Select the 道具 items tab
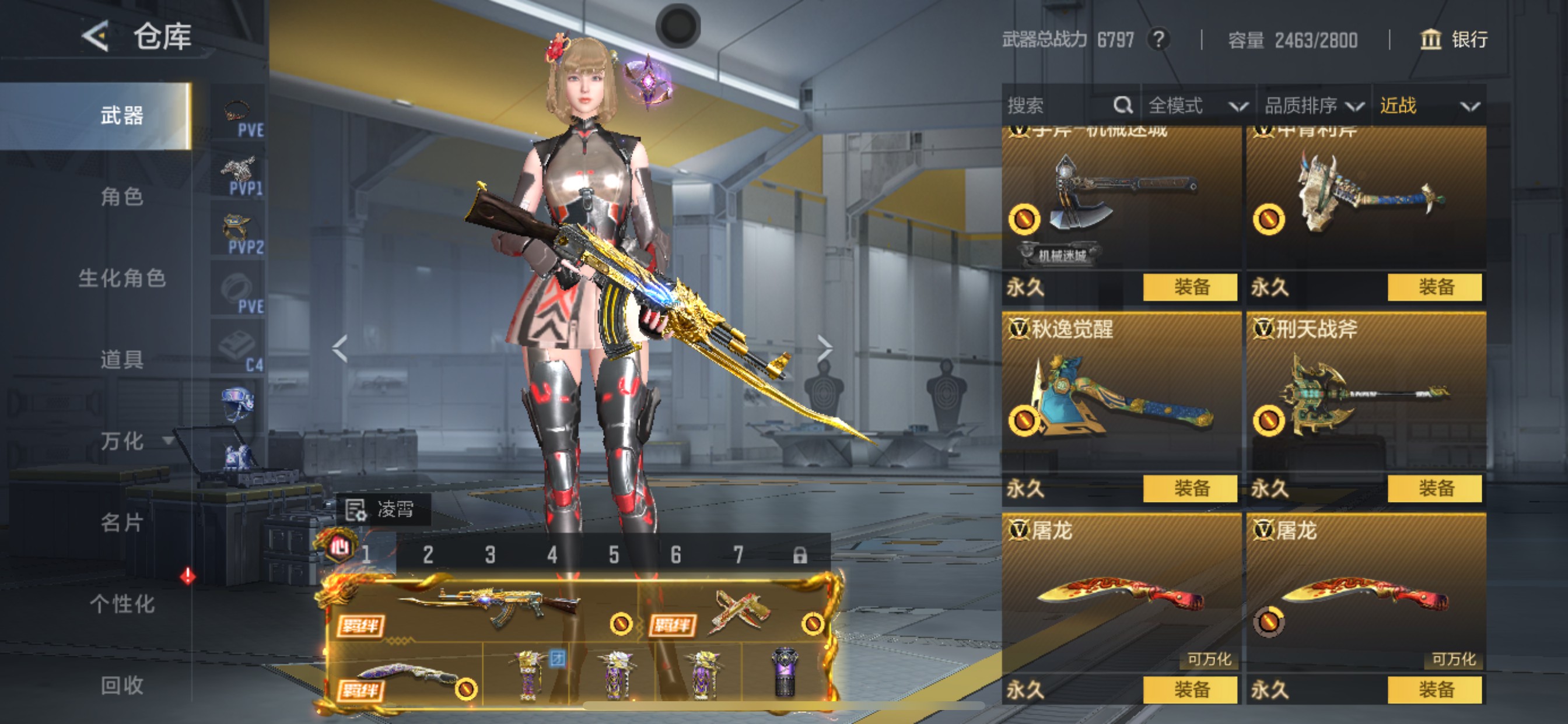Screen dimensions: 1568x724 122,360
